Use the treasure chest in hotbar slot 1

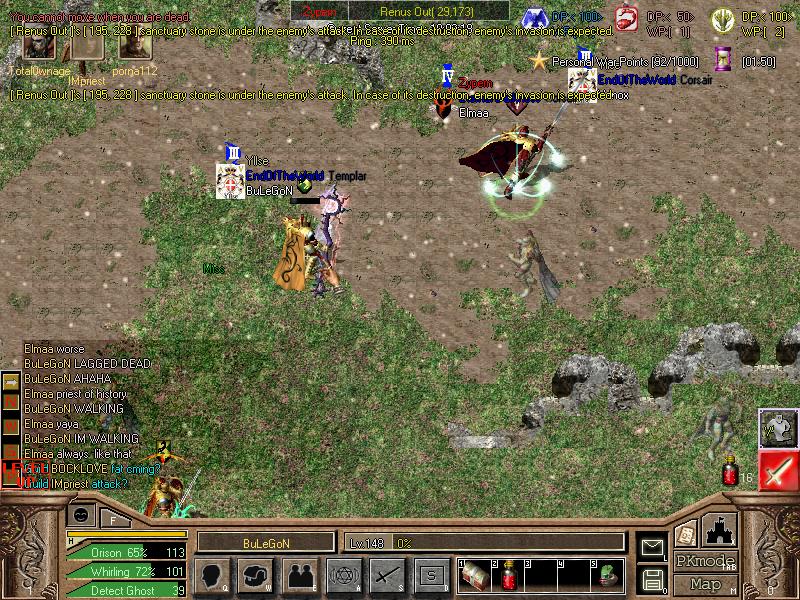click(x=474, y=575)
